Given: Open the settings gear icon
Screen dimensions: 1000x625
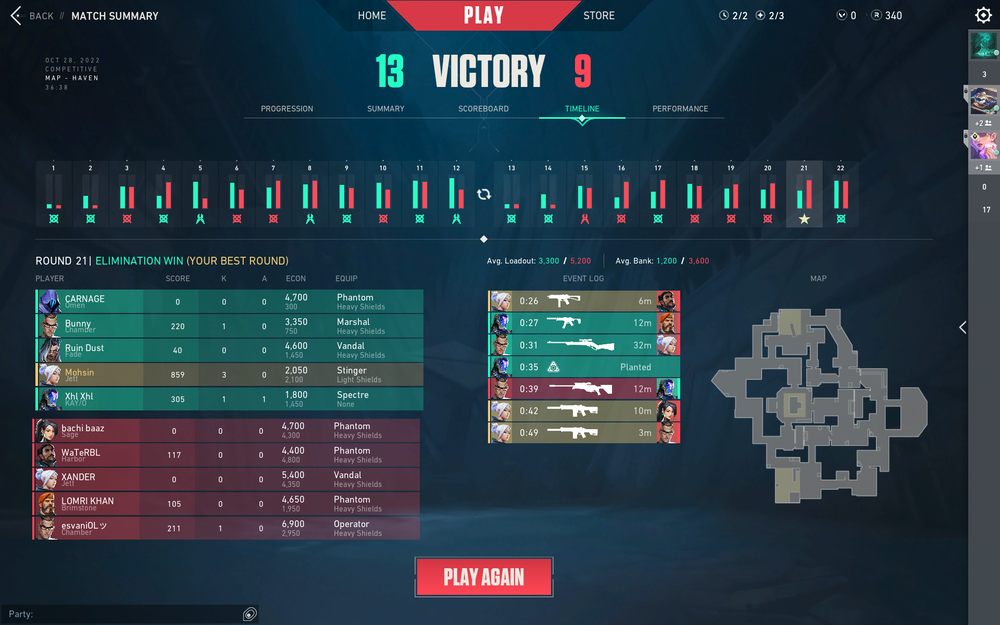Looking at the screenshot, I should coord(983,16).
